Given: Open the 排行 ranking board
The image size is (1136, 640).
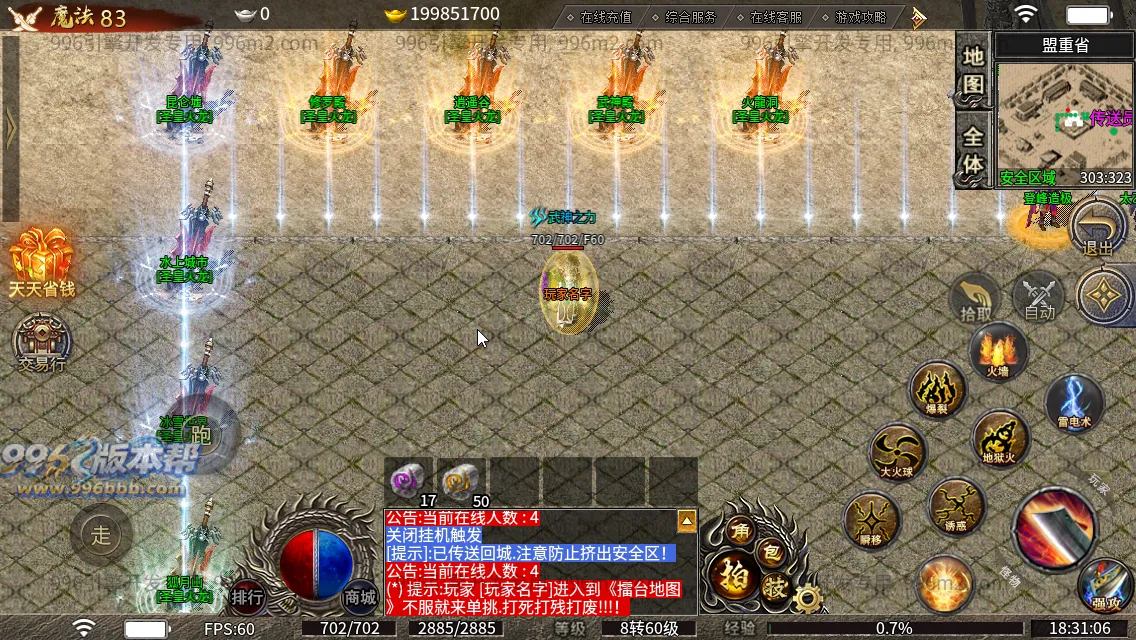Looking at the screenshot, I should tap(247, 597).
